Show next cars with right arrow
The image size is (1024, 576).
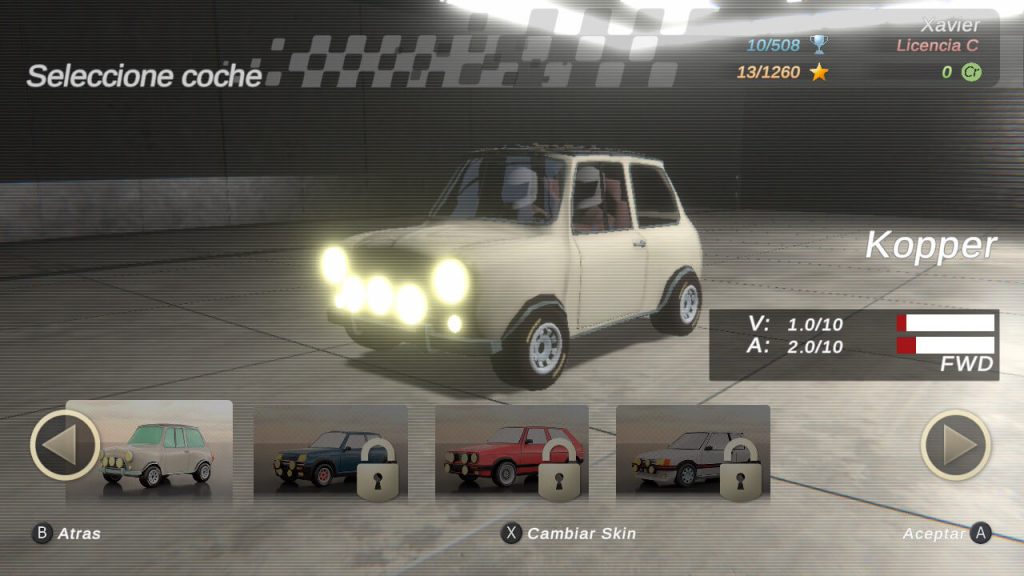pyautogui.click(x=955, y=445)
